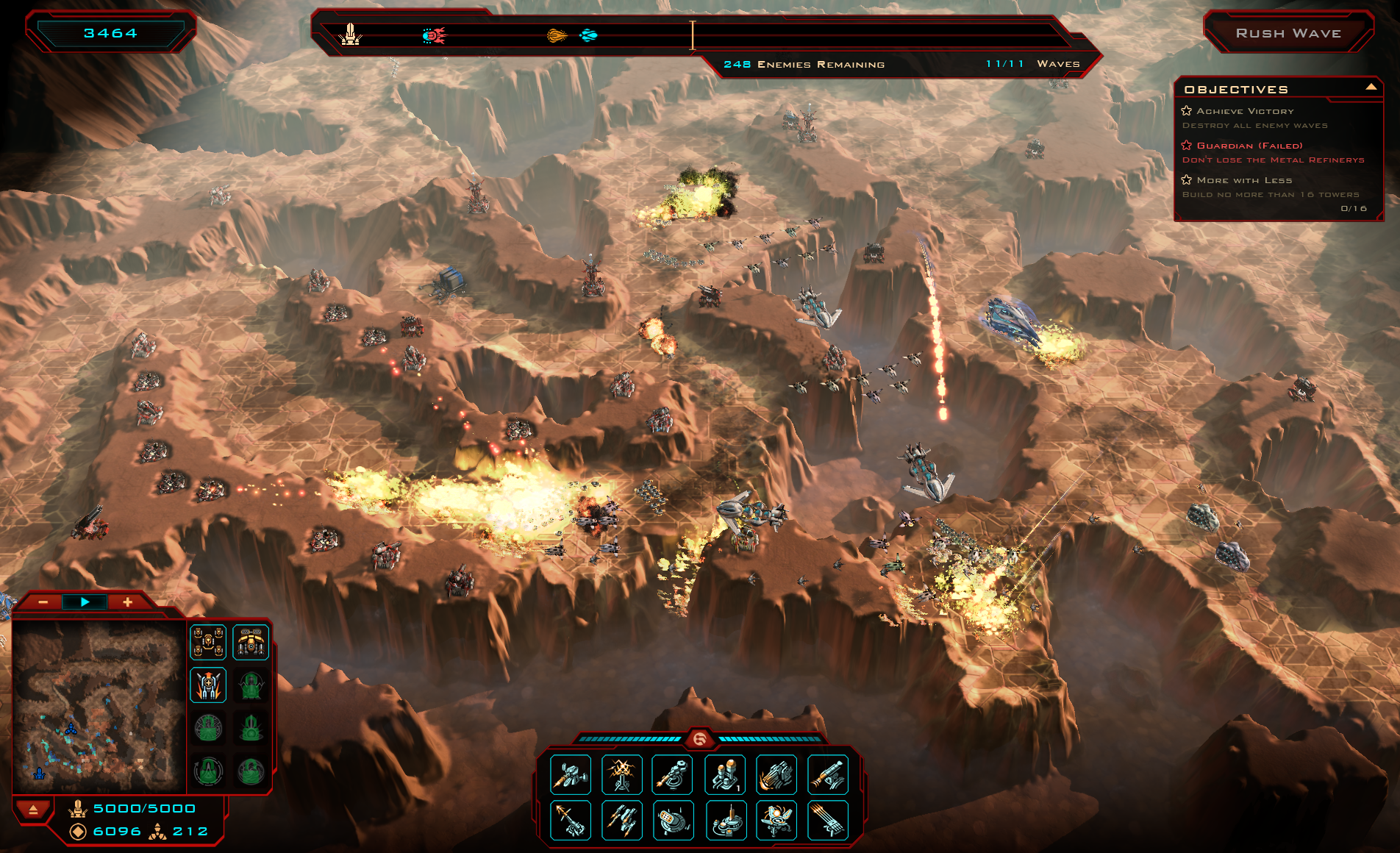The width and height of the screenshot is (1400, 853).
Task: Decrease game speed with the minus button
Action: [43, 602]
